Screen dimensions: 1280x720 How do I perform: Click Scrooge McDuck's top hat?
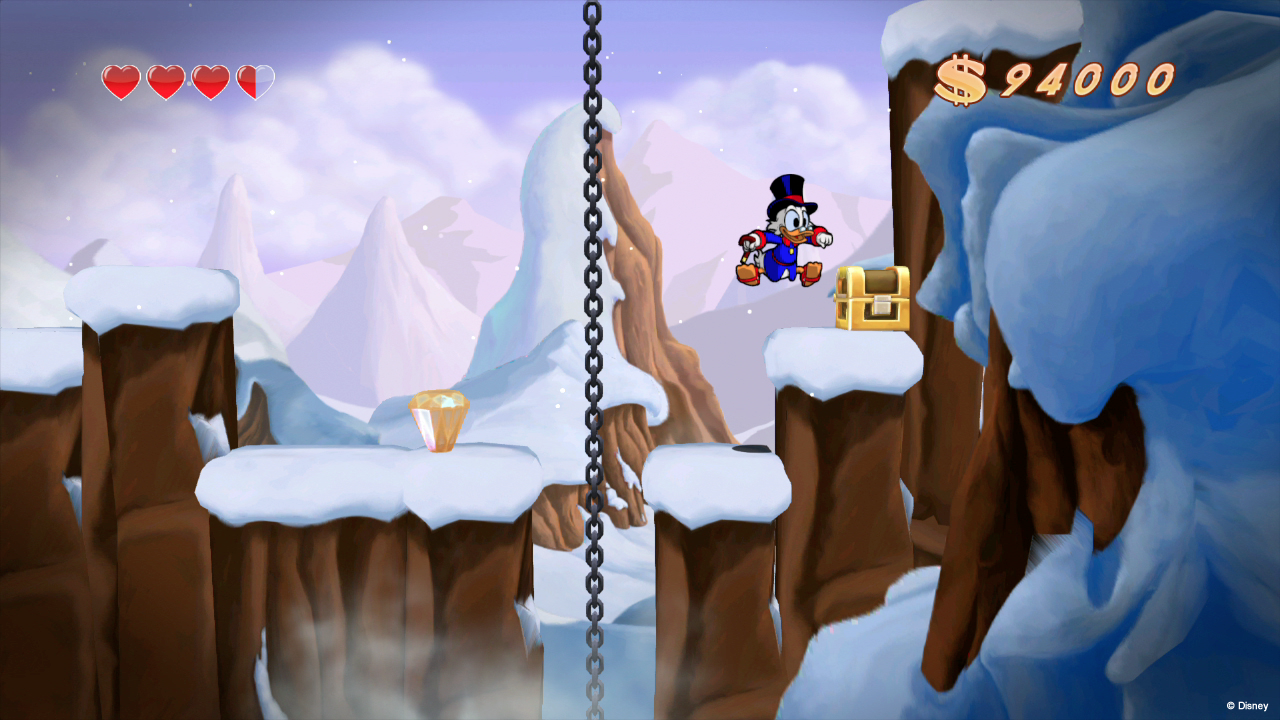click(788, 190)
